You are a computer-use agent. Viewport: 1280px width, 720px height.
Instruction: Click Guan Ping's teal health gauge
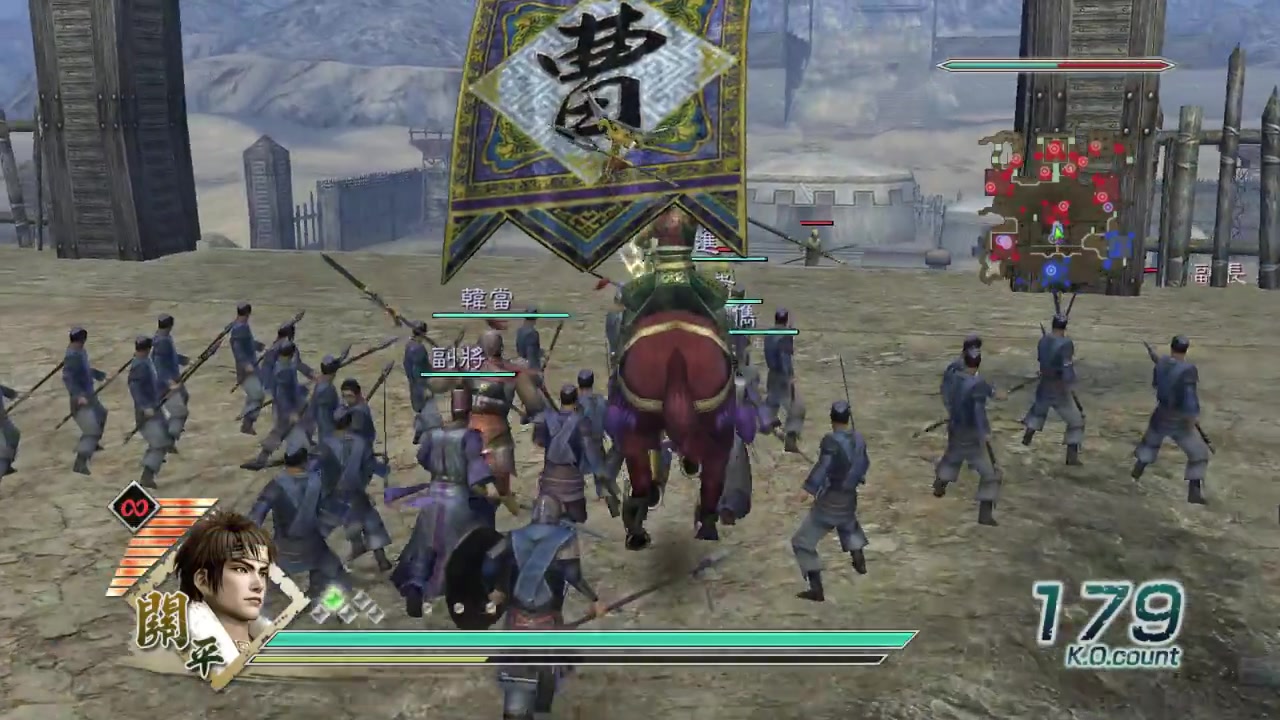tap(590, 637)
